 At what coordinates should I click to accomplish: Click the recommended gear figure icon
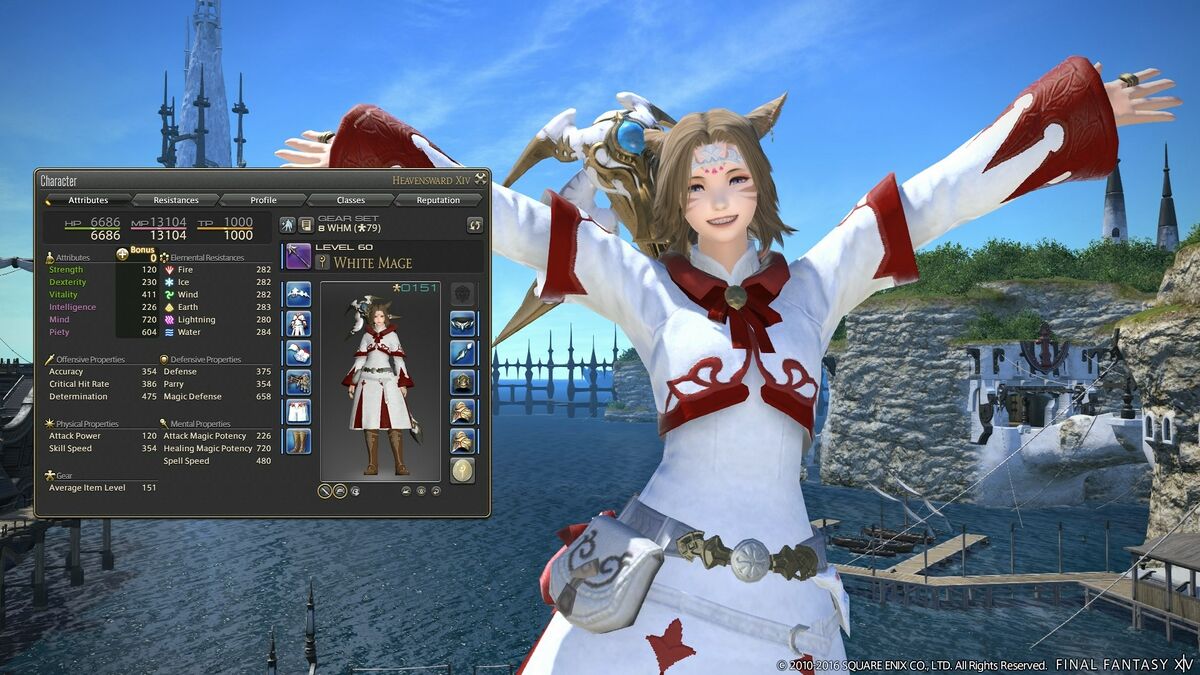[288, 225]
